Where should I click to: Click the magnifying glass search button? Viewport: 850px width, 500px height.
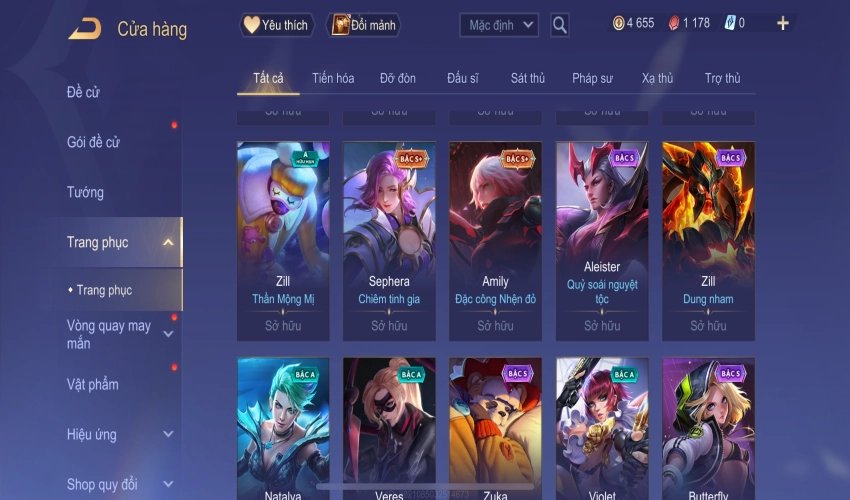[x=560, y=24]
